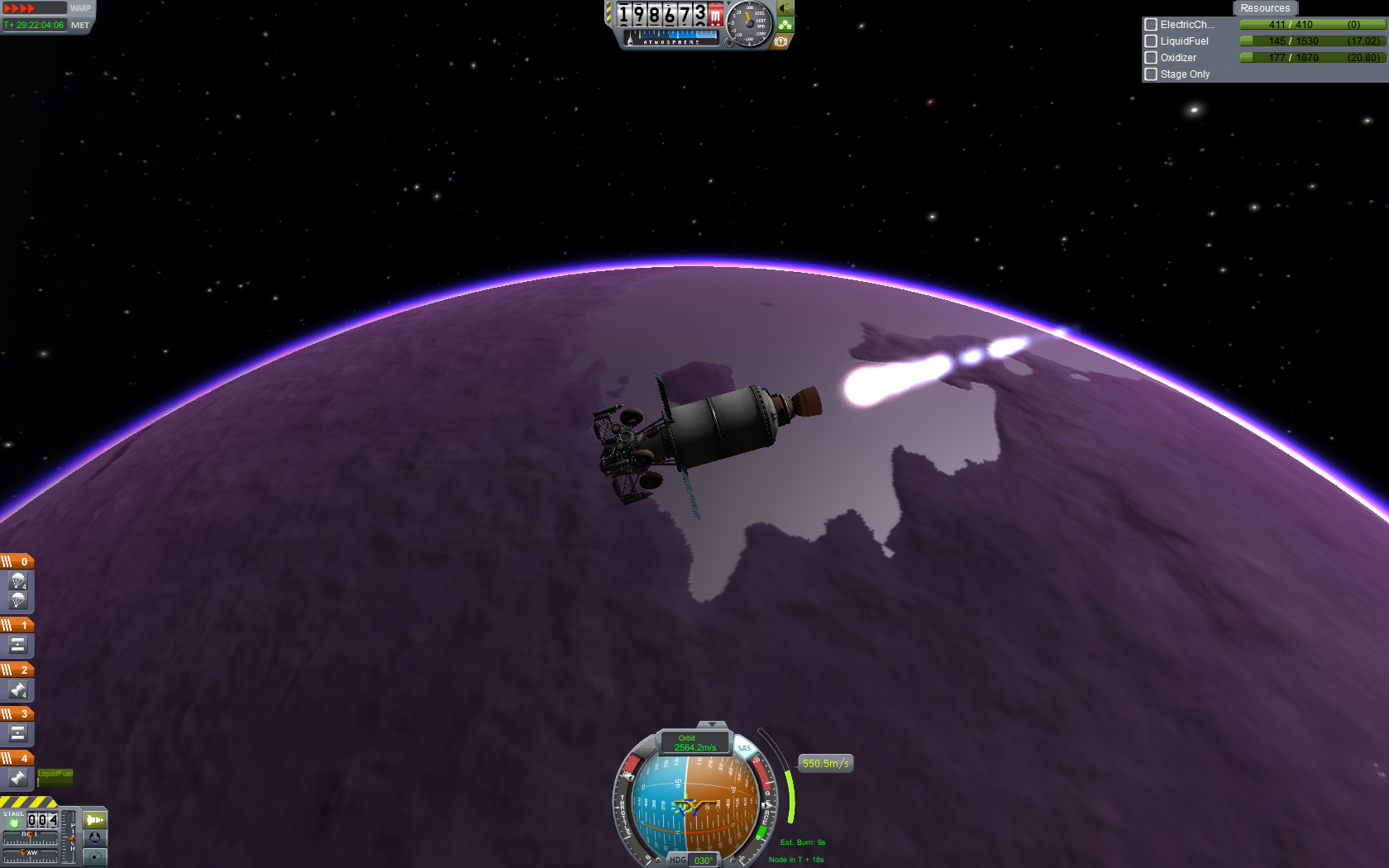Toggle the brakes button

(x=780, y=41)
